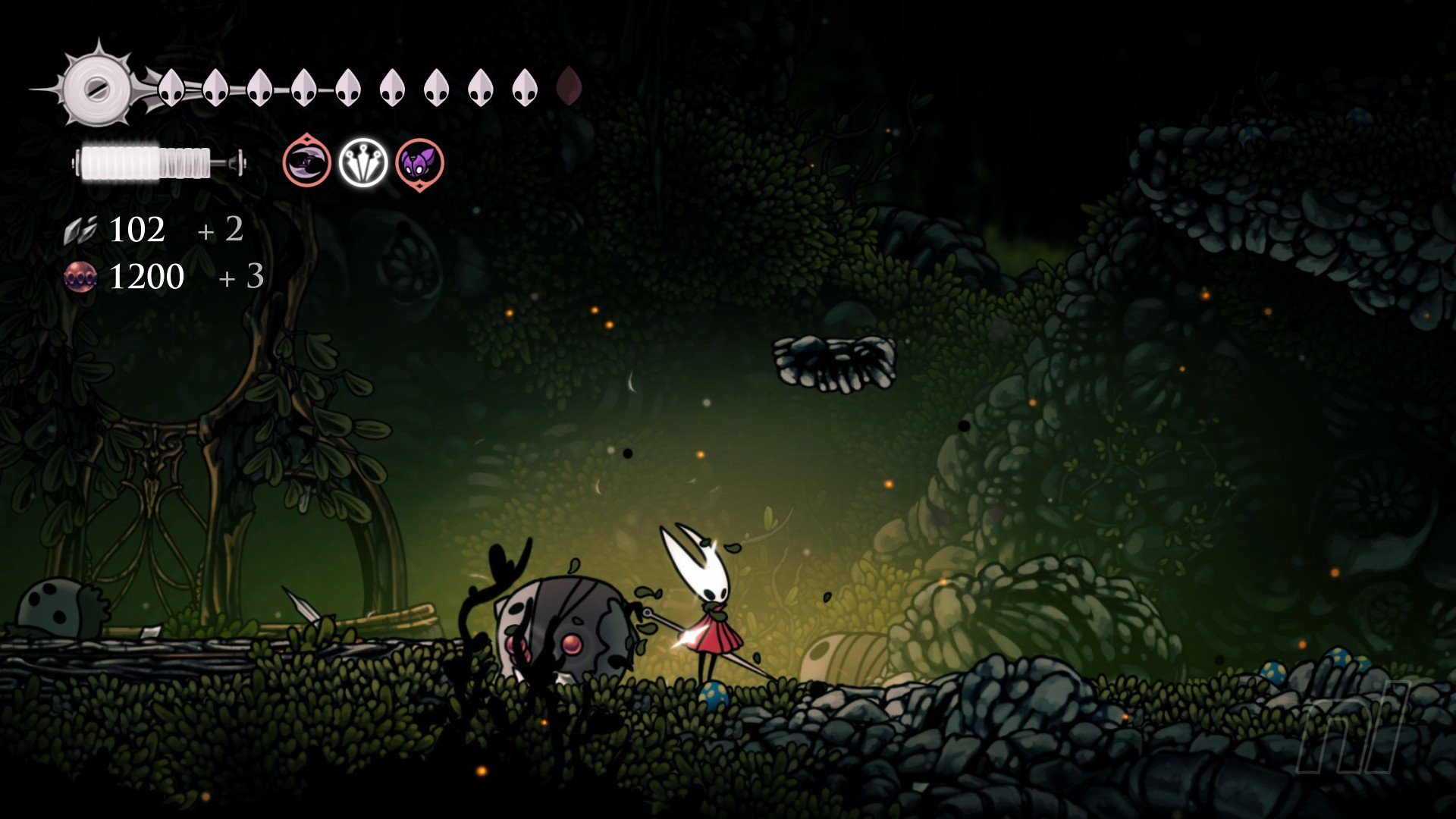Select the crescent blade tool icon
Image resolution: width=1456 pixels, height=819 pixels.
click(x=307, y=162)
